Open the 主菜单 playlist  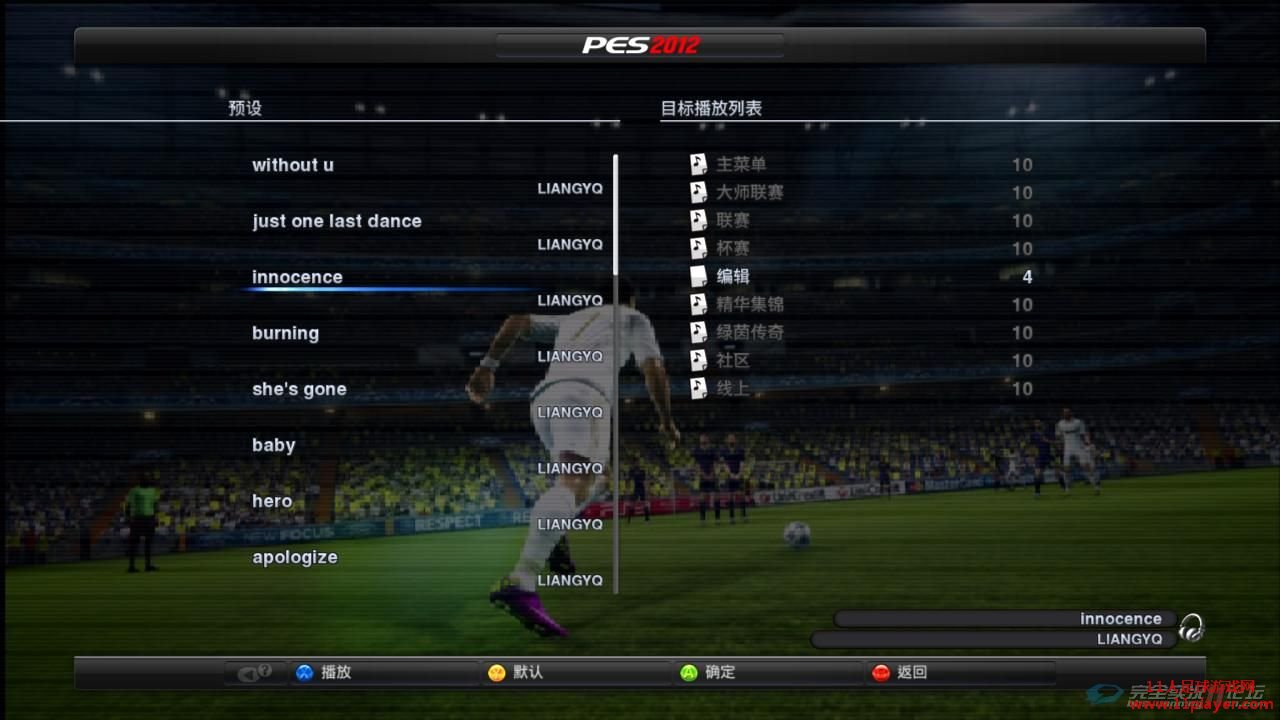(x=741, y=164)
